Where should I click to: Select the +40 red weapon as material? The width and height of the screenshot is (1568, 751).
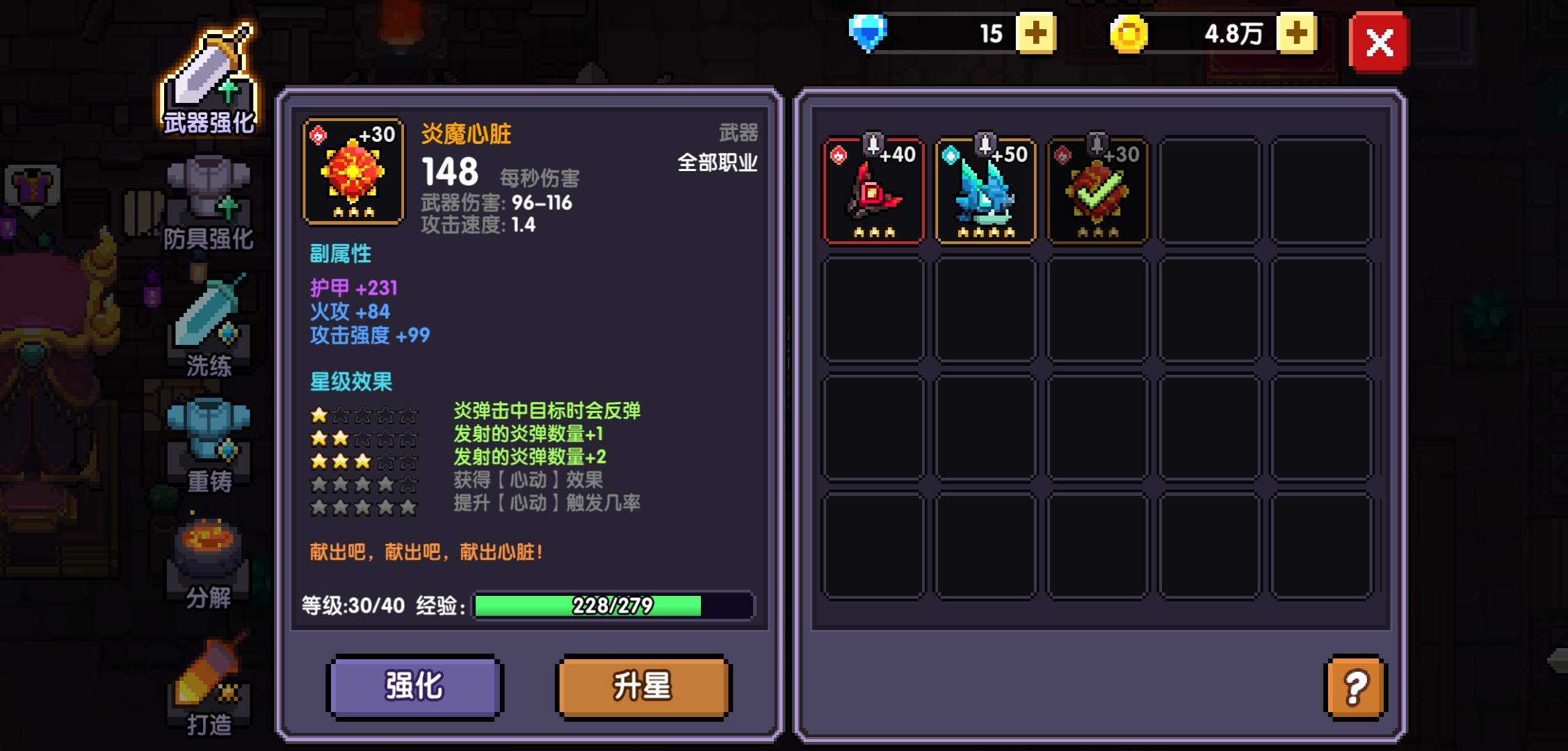click(x=873, y=189)
